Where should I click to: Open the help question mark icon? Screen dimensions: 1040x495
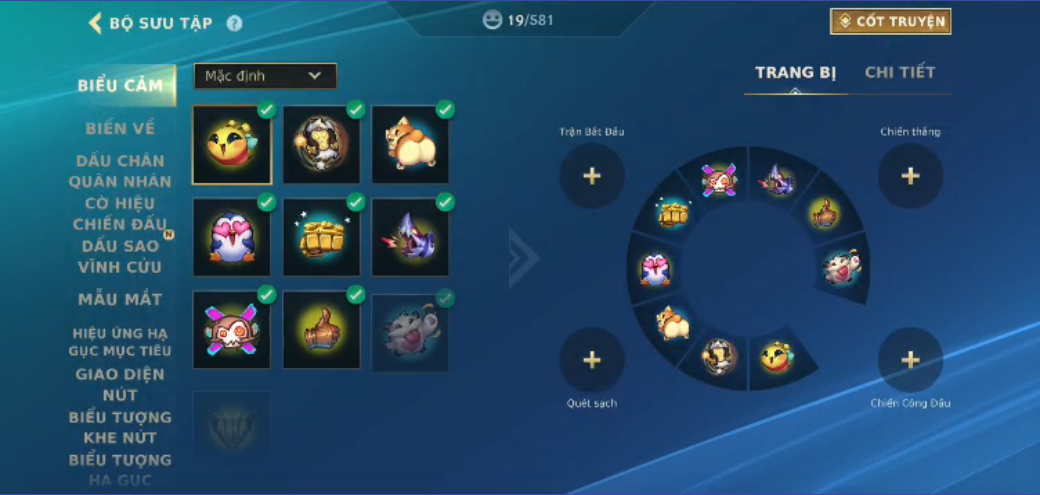point(234,23)
